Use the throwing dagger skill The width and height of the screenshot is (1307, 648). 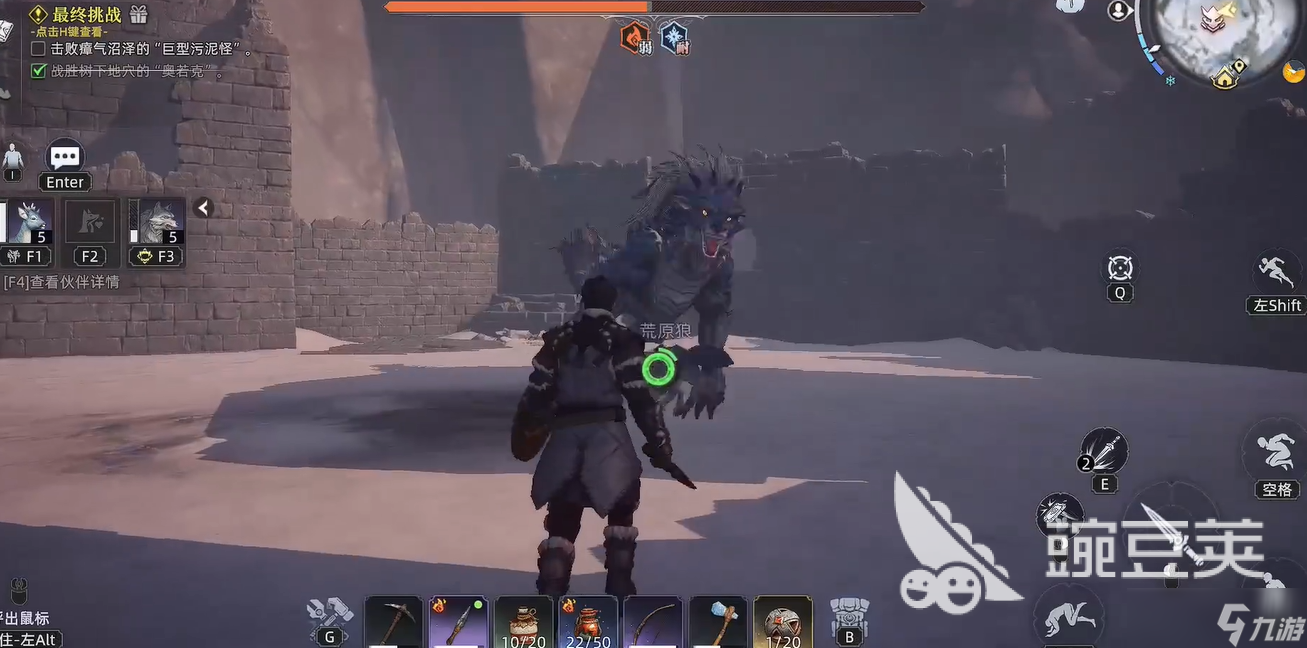pos(1104,452)
